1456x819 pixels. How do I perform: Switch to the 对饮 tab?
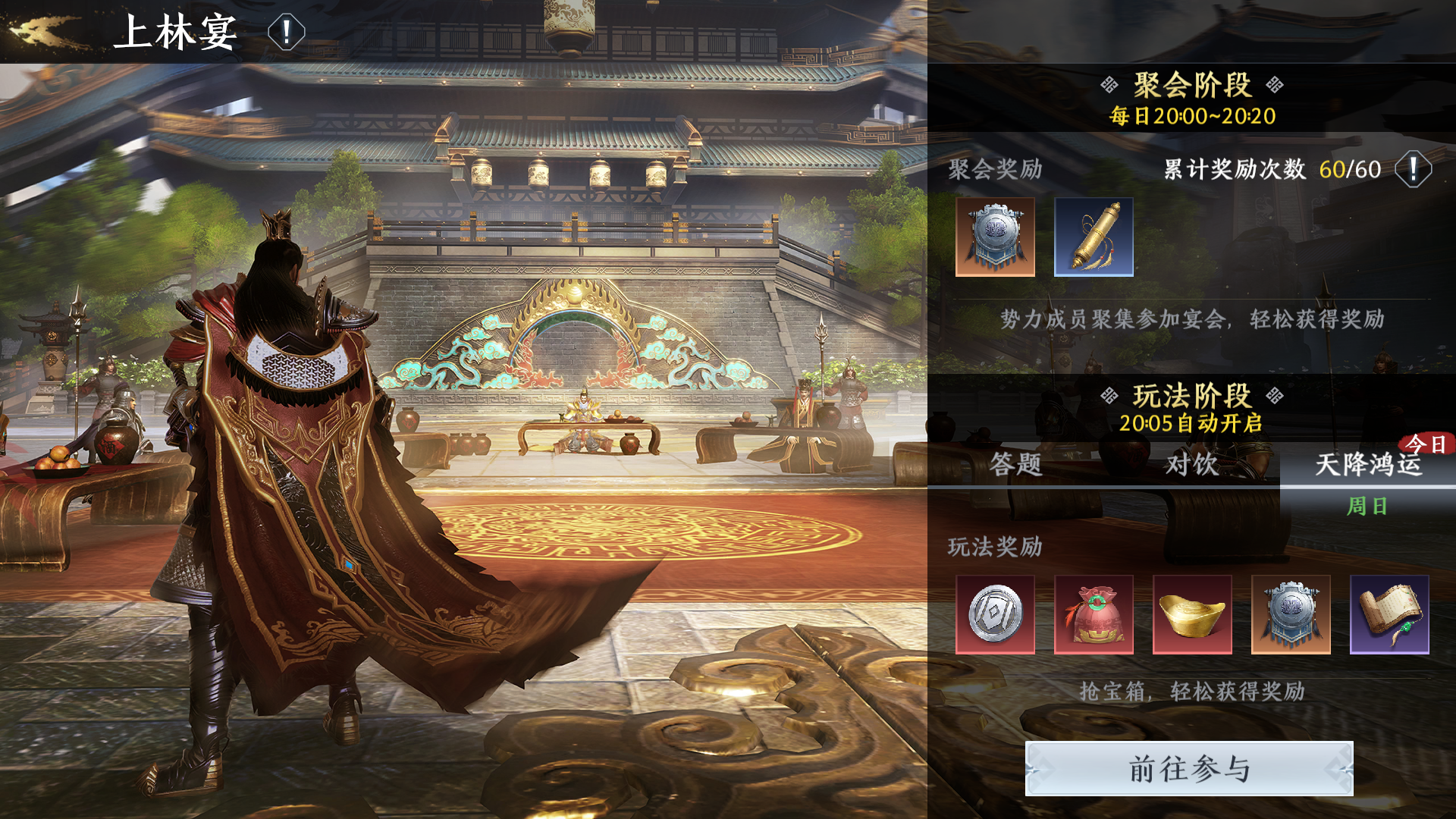coord(1191,464)
